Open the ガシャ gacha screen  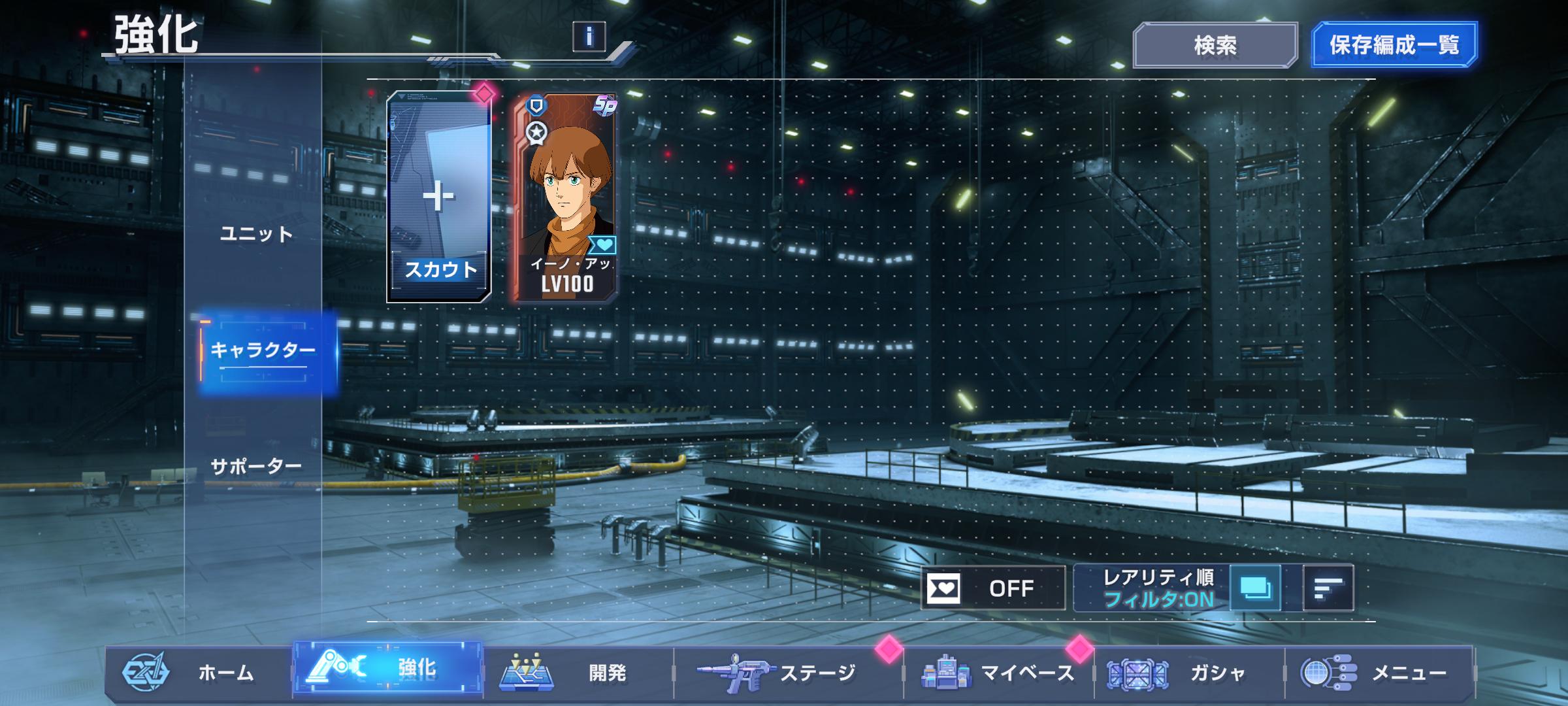(x=1189, y=673)
